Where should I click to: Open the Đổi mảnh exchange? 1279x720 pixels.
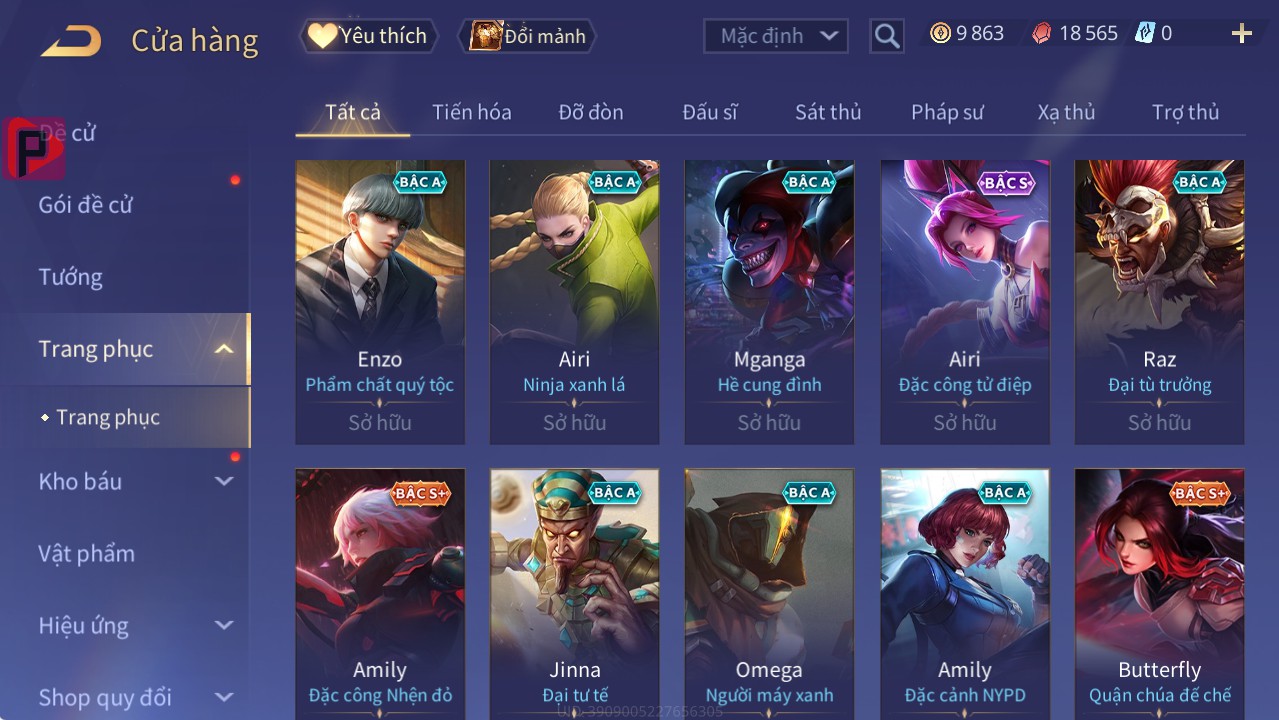(x=527, y=36)
